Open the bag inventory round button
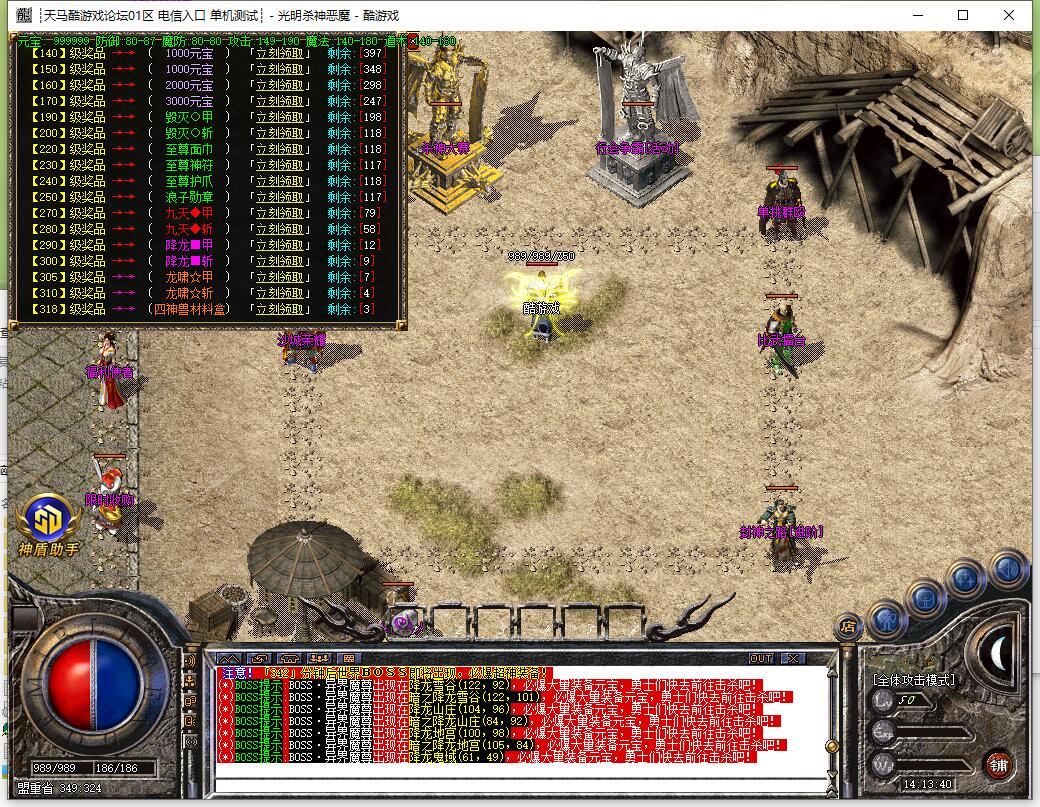Screen dimensions: 1040x807 (x=925, y=599)
